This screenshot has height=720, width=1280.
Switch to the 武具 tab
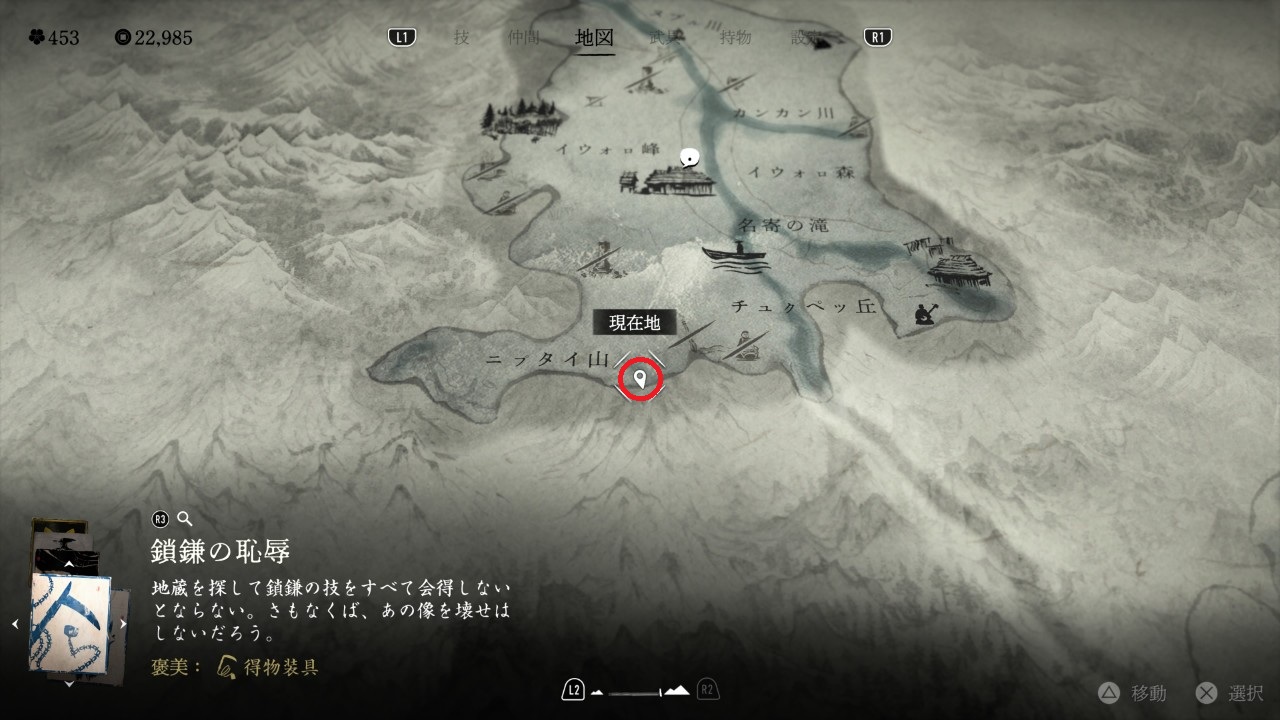[665, 38]
